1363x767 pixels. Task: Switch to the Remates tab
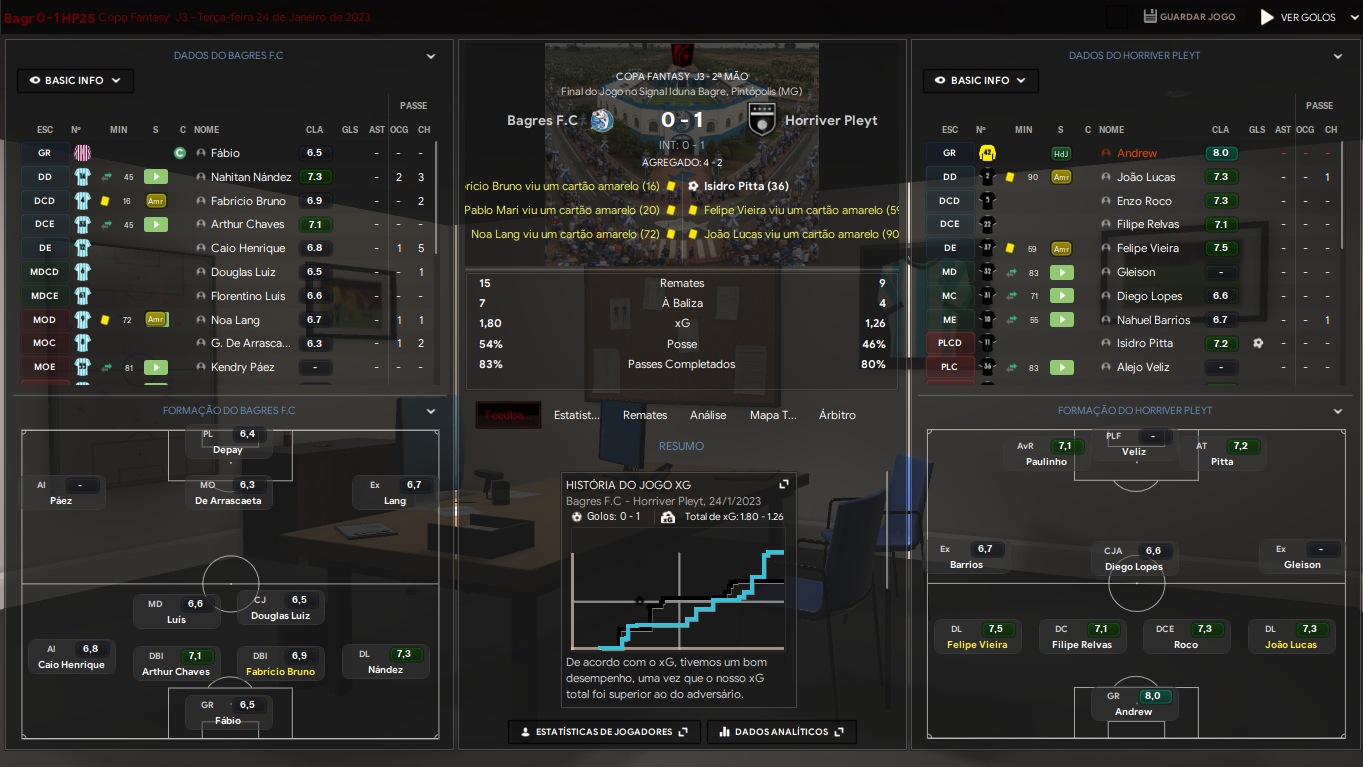click(x=645, y=415)
